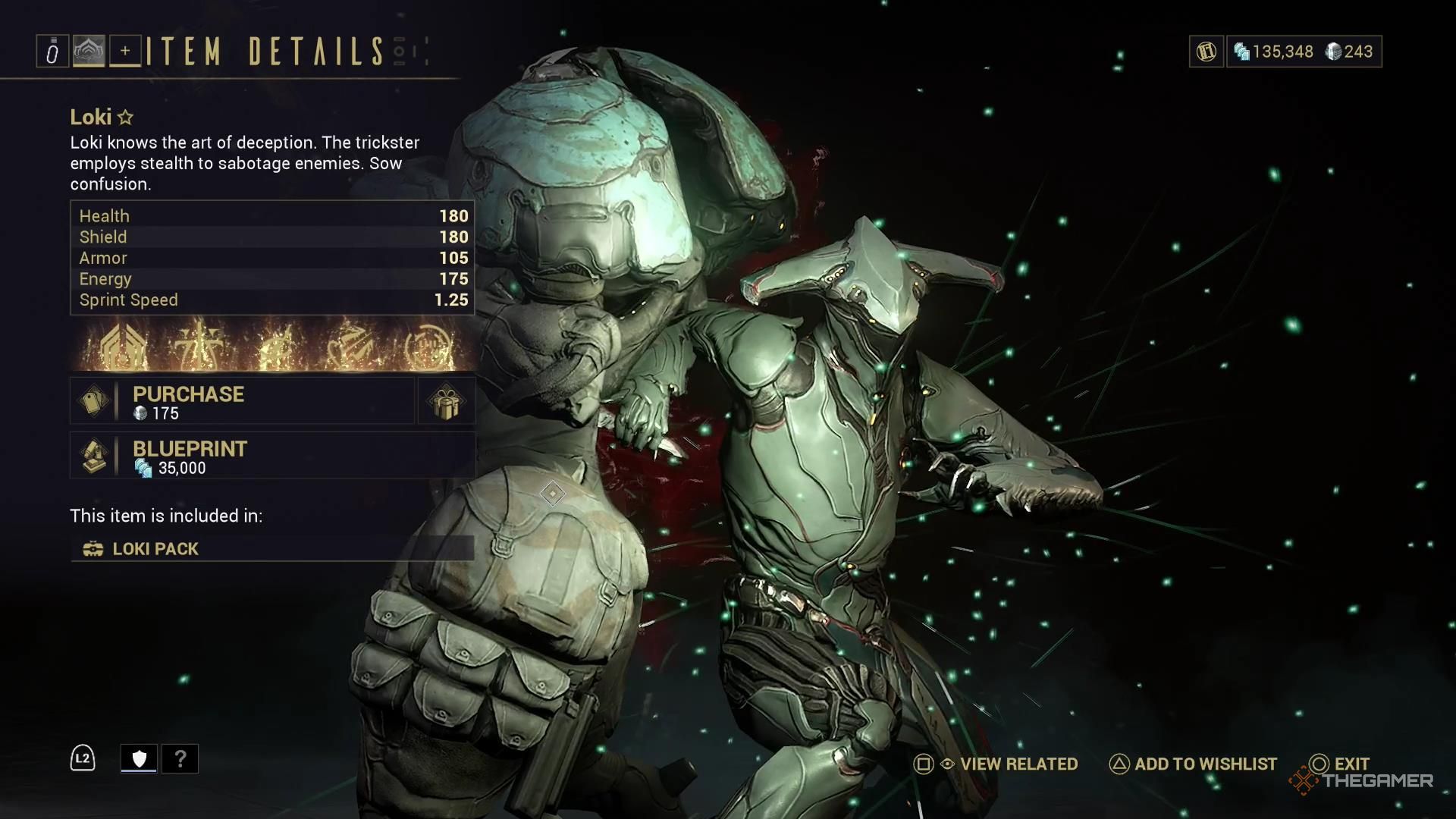Open the question mark help tab
This screenshot has height=819, width=1456.
pos(180,758)
